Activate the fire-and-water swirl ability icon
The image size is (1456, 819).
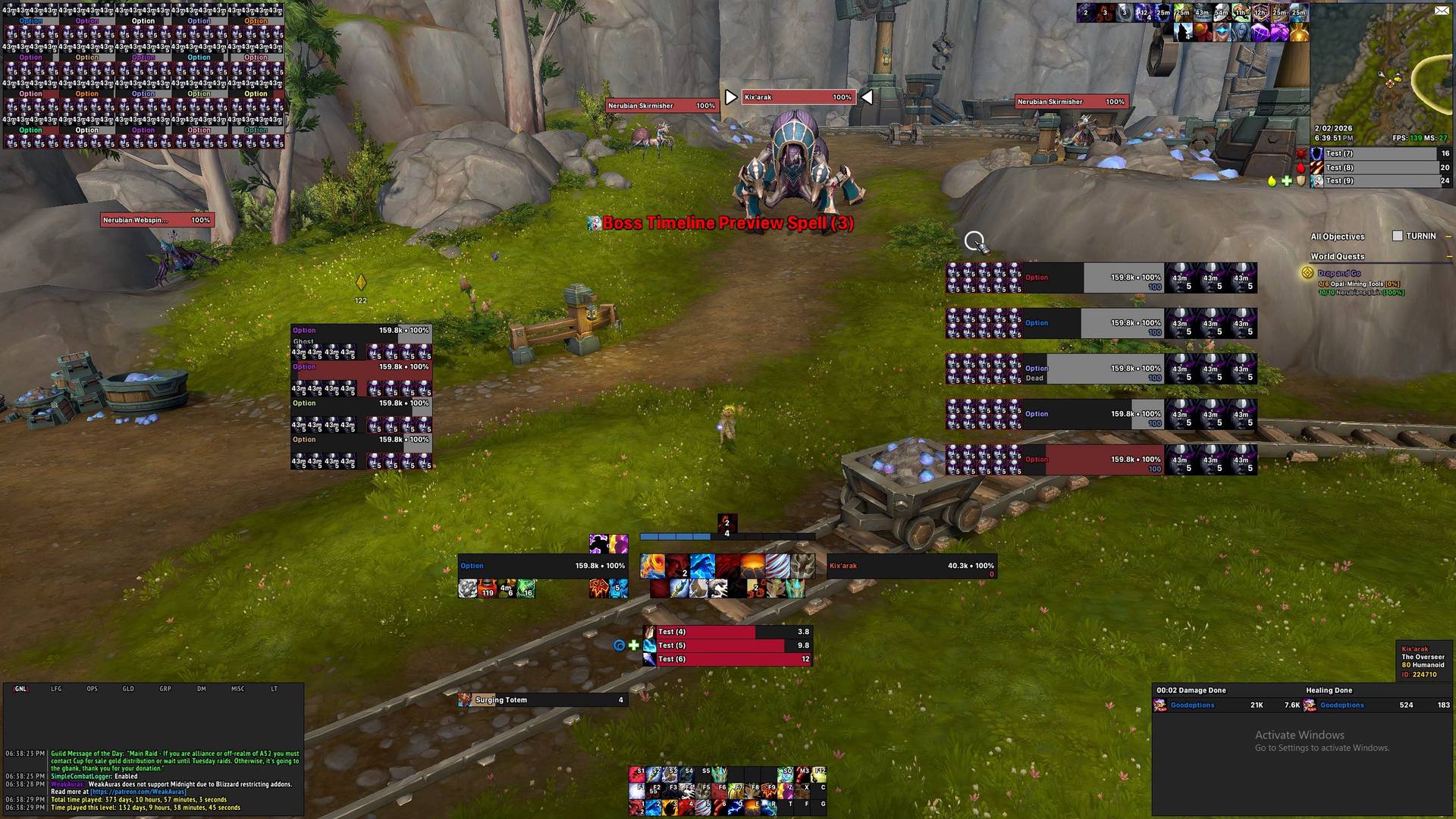(x=653, y=566)
